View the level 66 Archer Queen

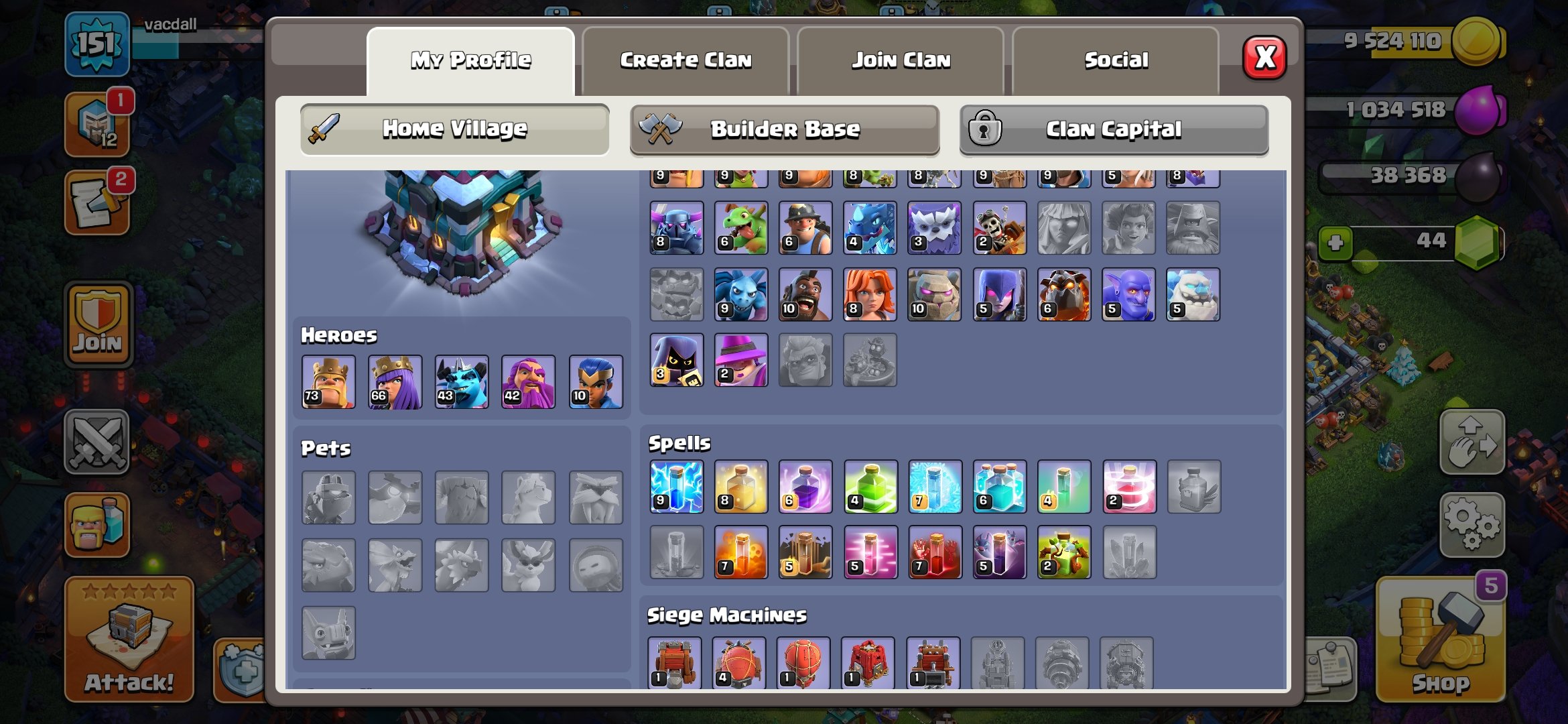[394, 382]
